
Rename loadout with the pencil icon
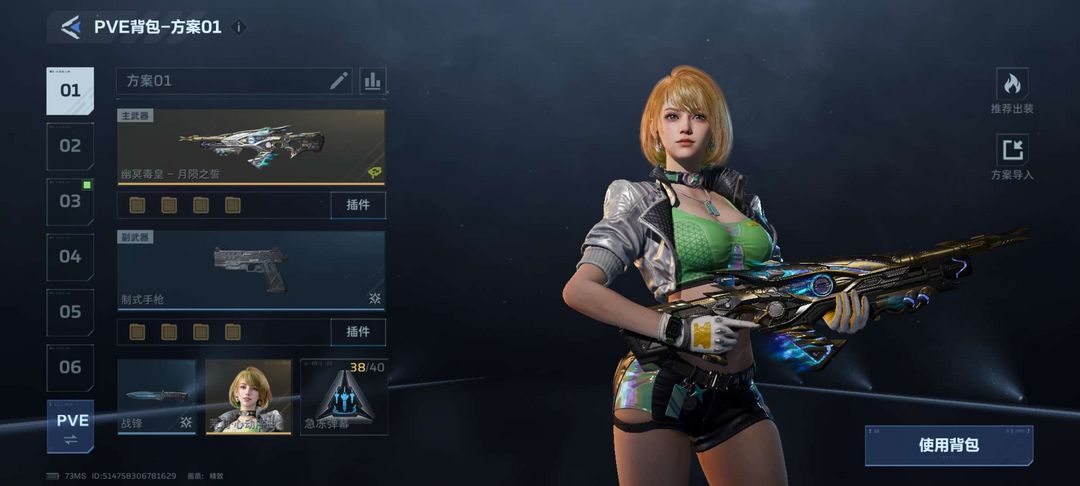pyautogui.click(x=339, y=81)
